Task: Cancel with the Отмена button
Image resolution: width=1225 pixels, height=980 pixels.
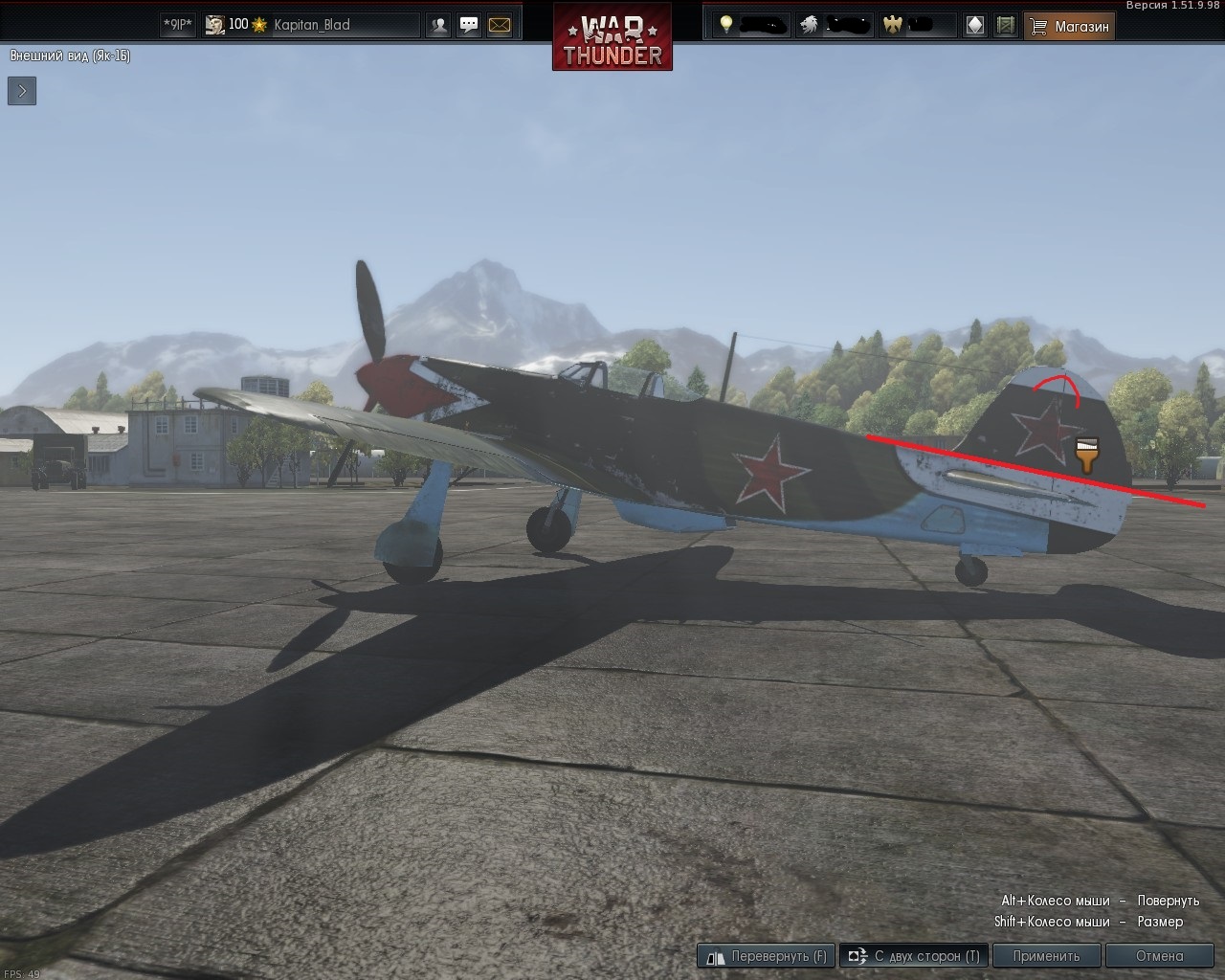Action: [x=1159, y=955]
